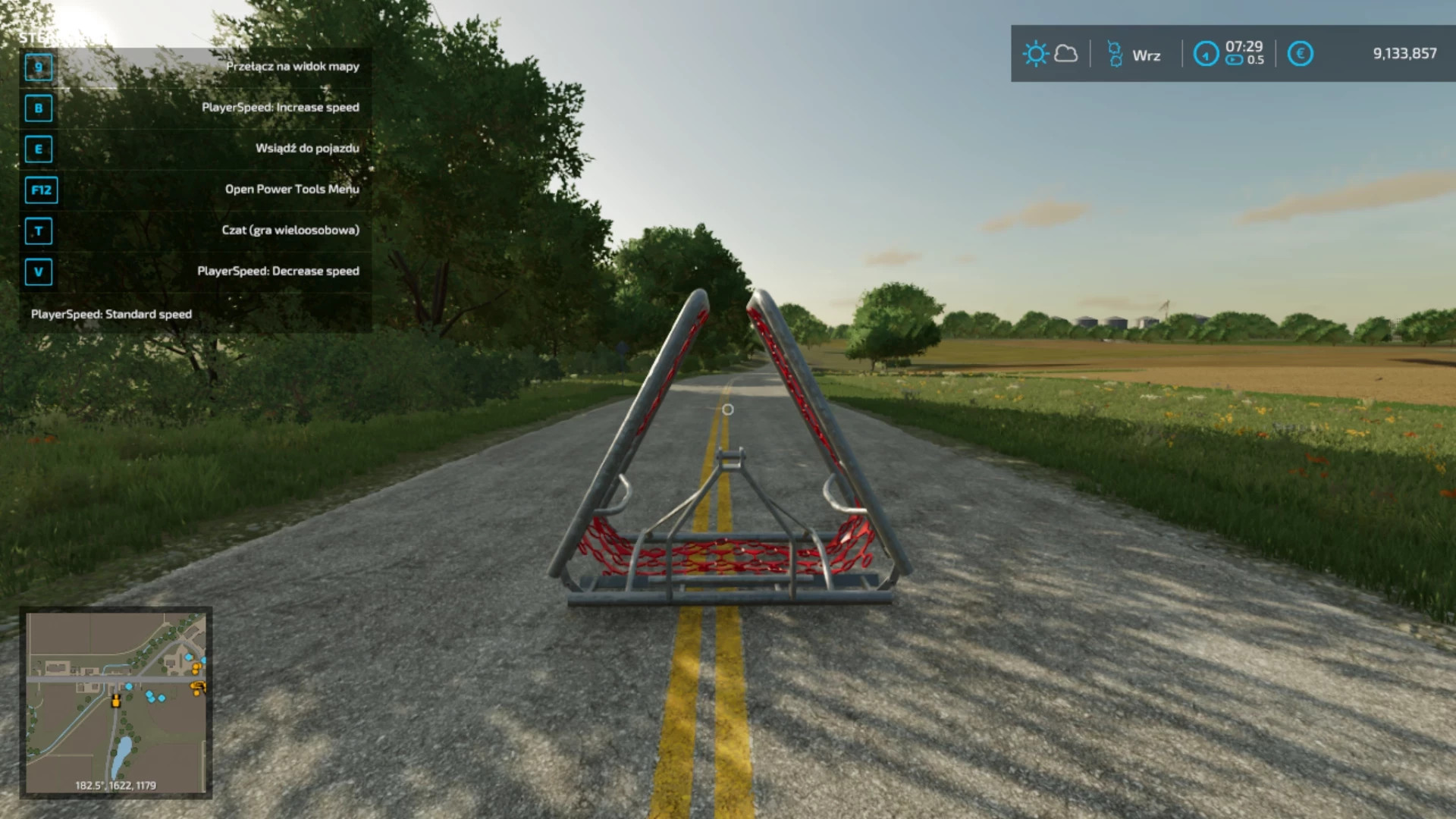Click 'PlayerSpeed: Standard speed' label

click(x=111, y=313)
